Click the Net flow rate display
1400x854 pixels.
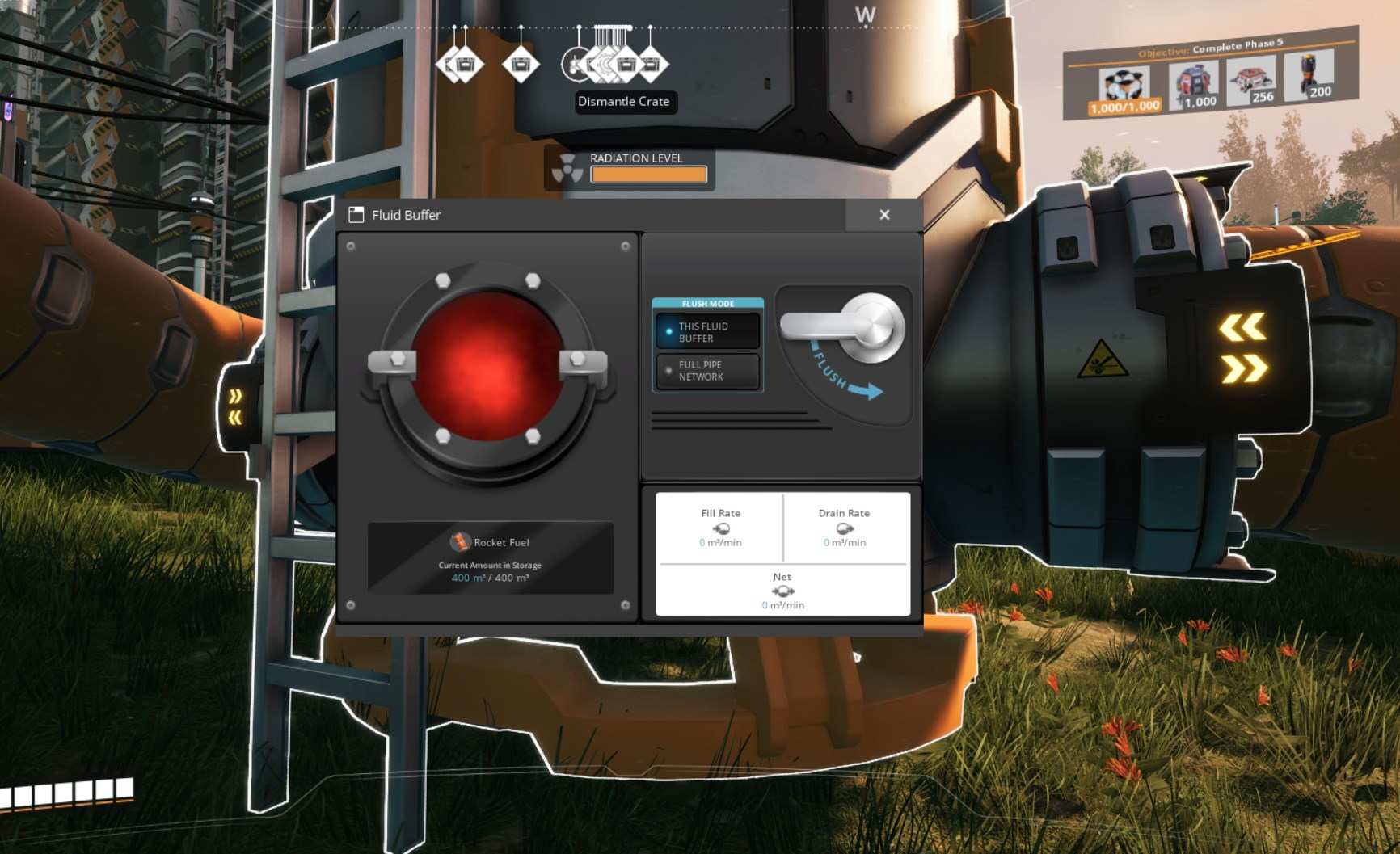tap(782, 591)
